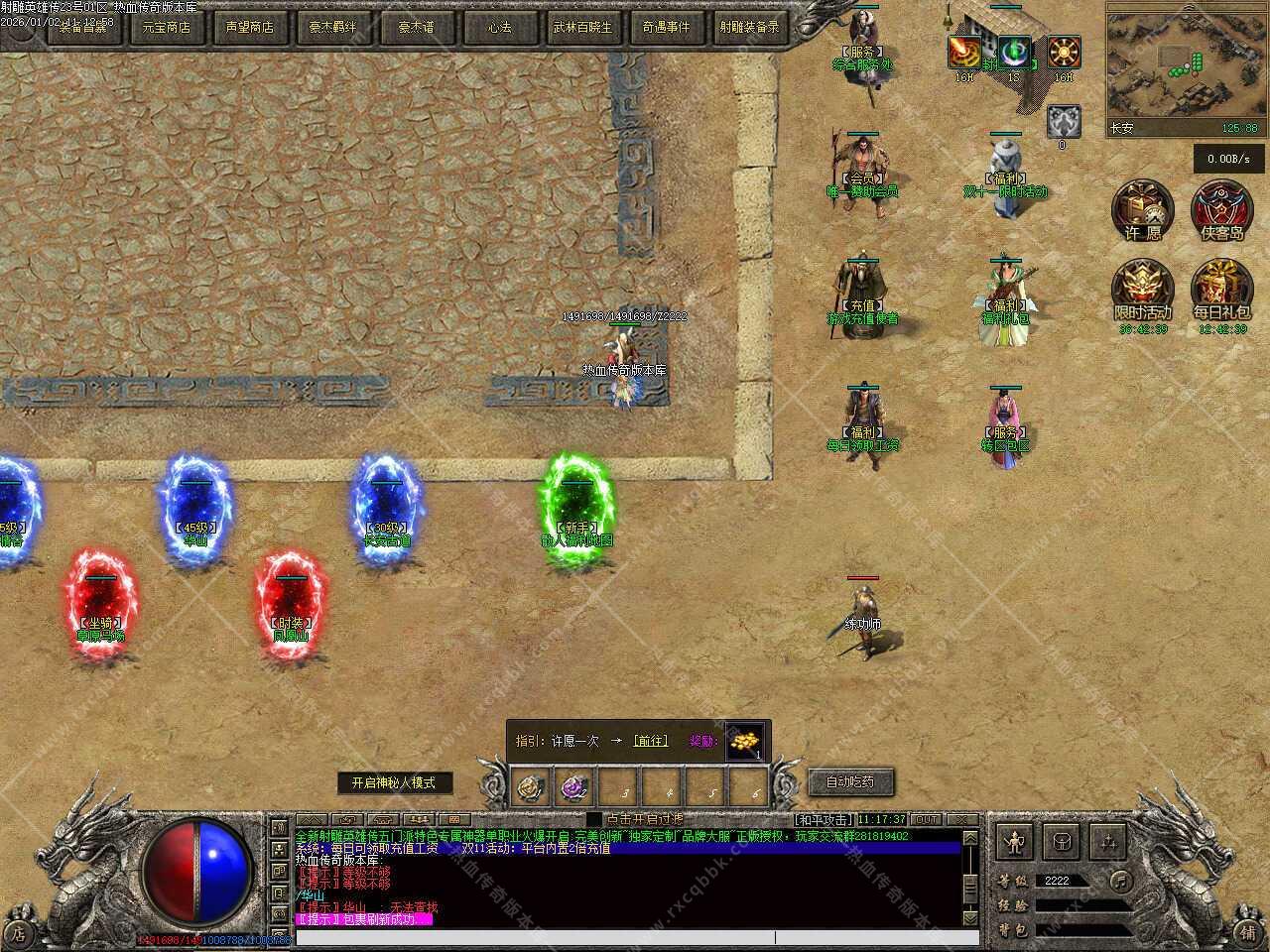The height and width of the screenshot is (952, 1270).
Task: Select the purple gem hotbar slot
Action: [x=575, y=787]
